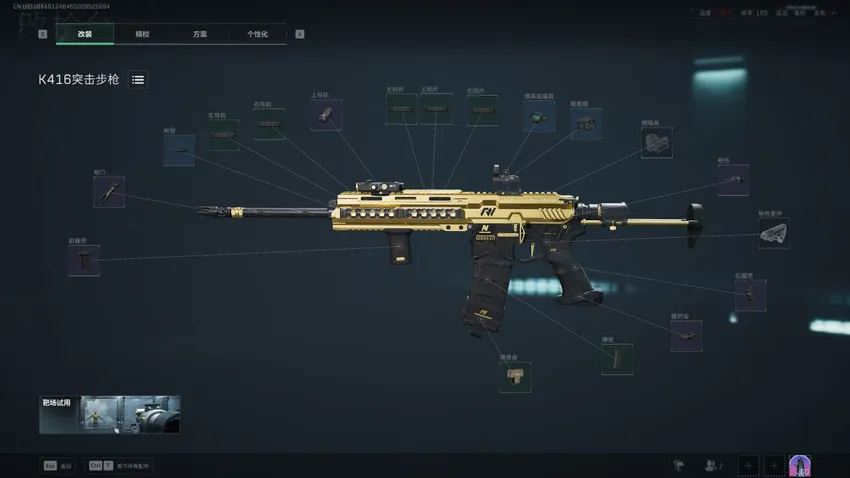
Task: Switch to the 改装 tab
Action: [x=84, y=34]
